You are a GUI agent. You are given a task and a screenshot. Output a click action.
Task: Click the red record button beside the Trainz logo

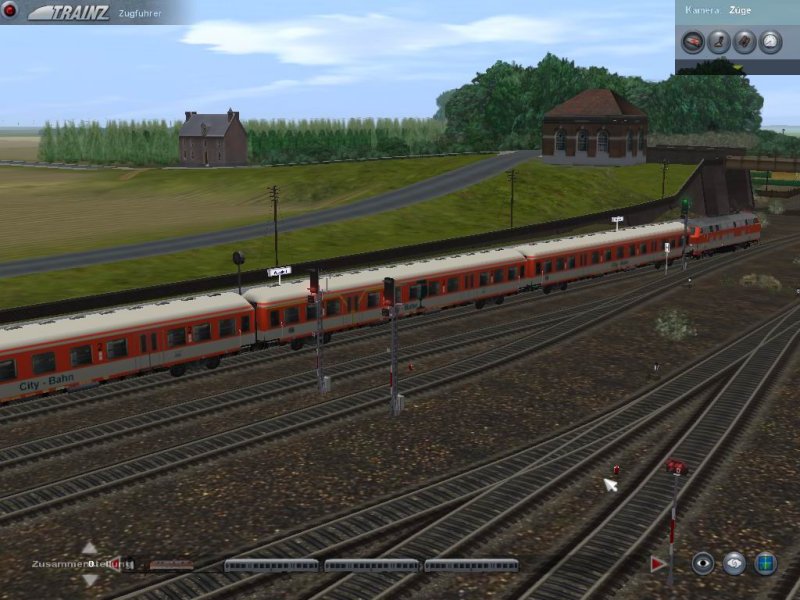(10, 11)
